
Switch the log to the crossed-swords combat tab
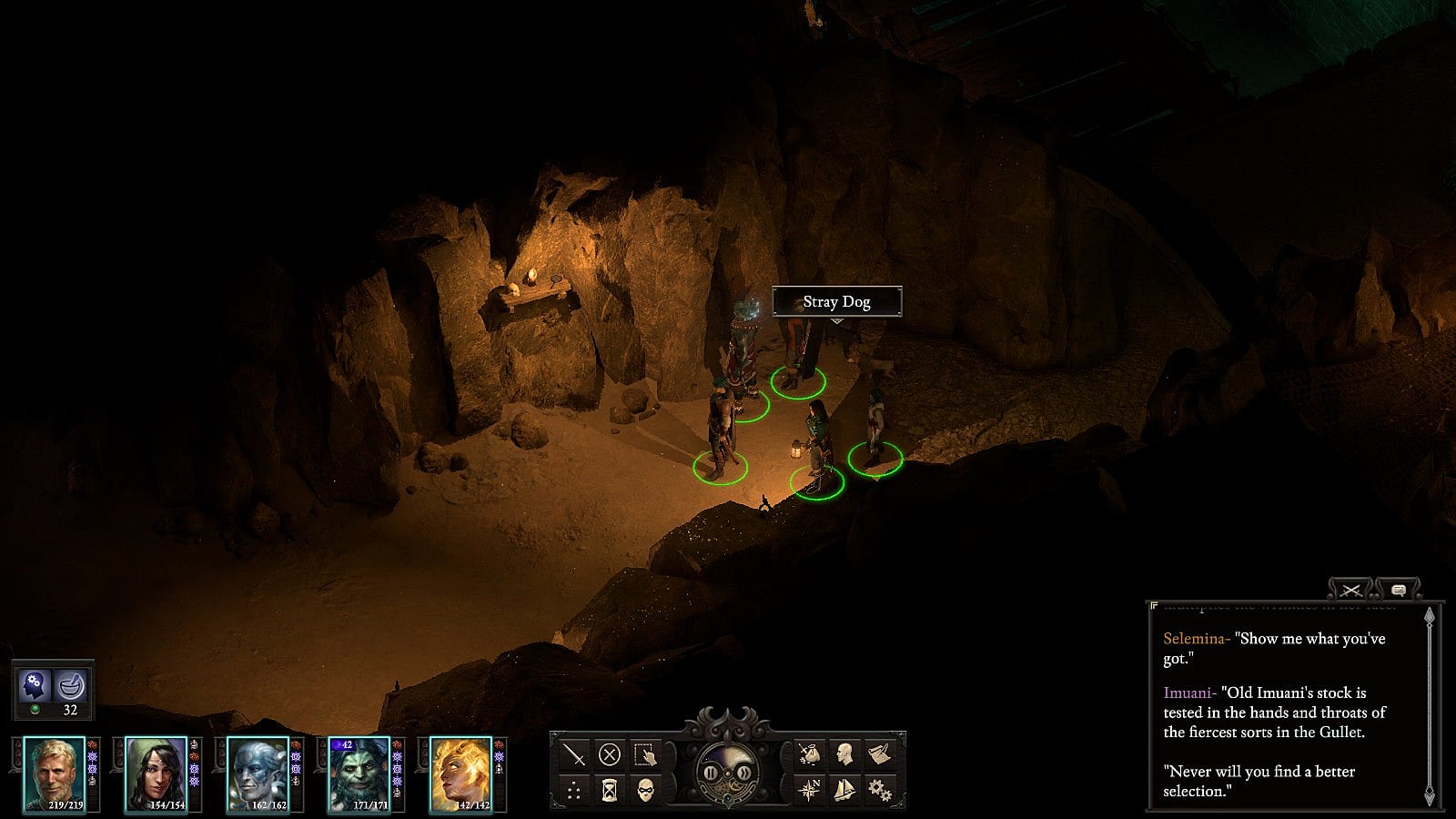coord(1350,591)
